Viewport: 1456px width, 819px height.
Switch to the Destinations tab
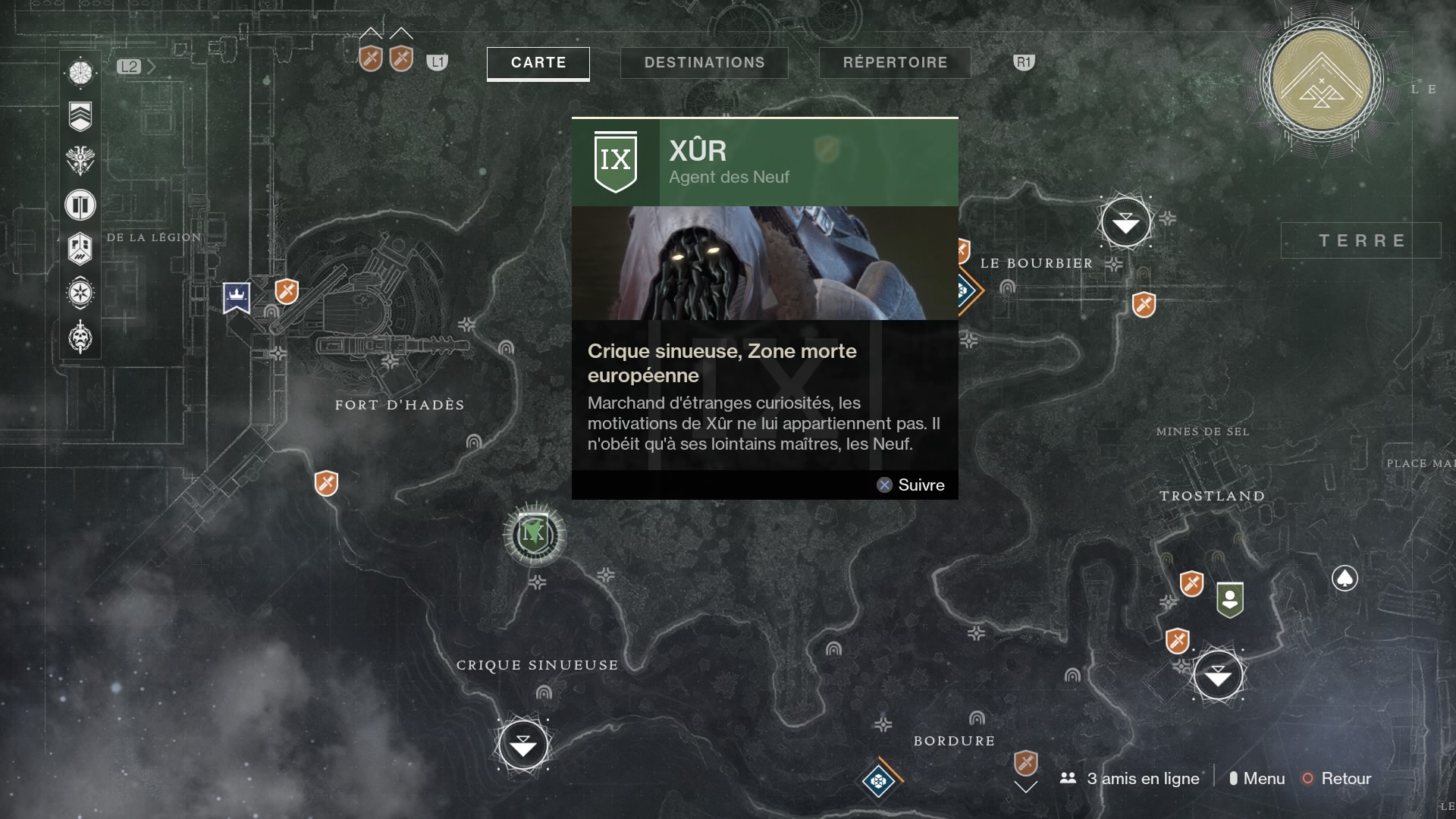[704, 63]
